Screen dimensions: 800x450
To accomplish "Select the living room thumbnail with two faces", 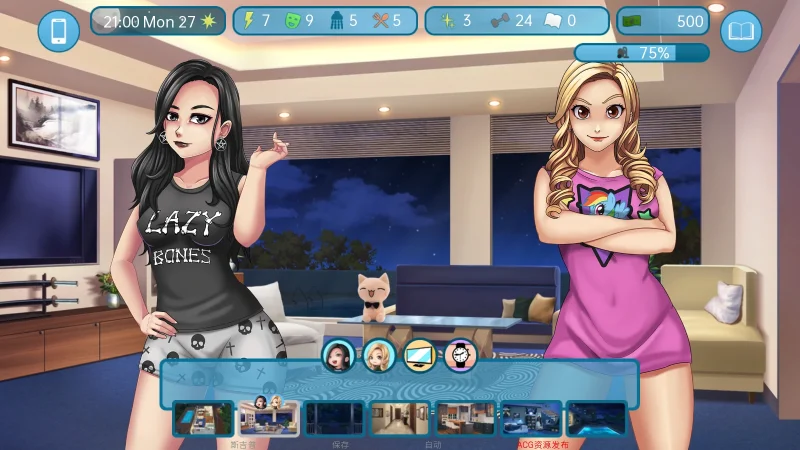I will point(268,418).
